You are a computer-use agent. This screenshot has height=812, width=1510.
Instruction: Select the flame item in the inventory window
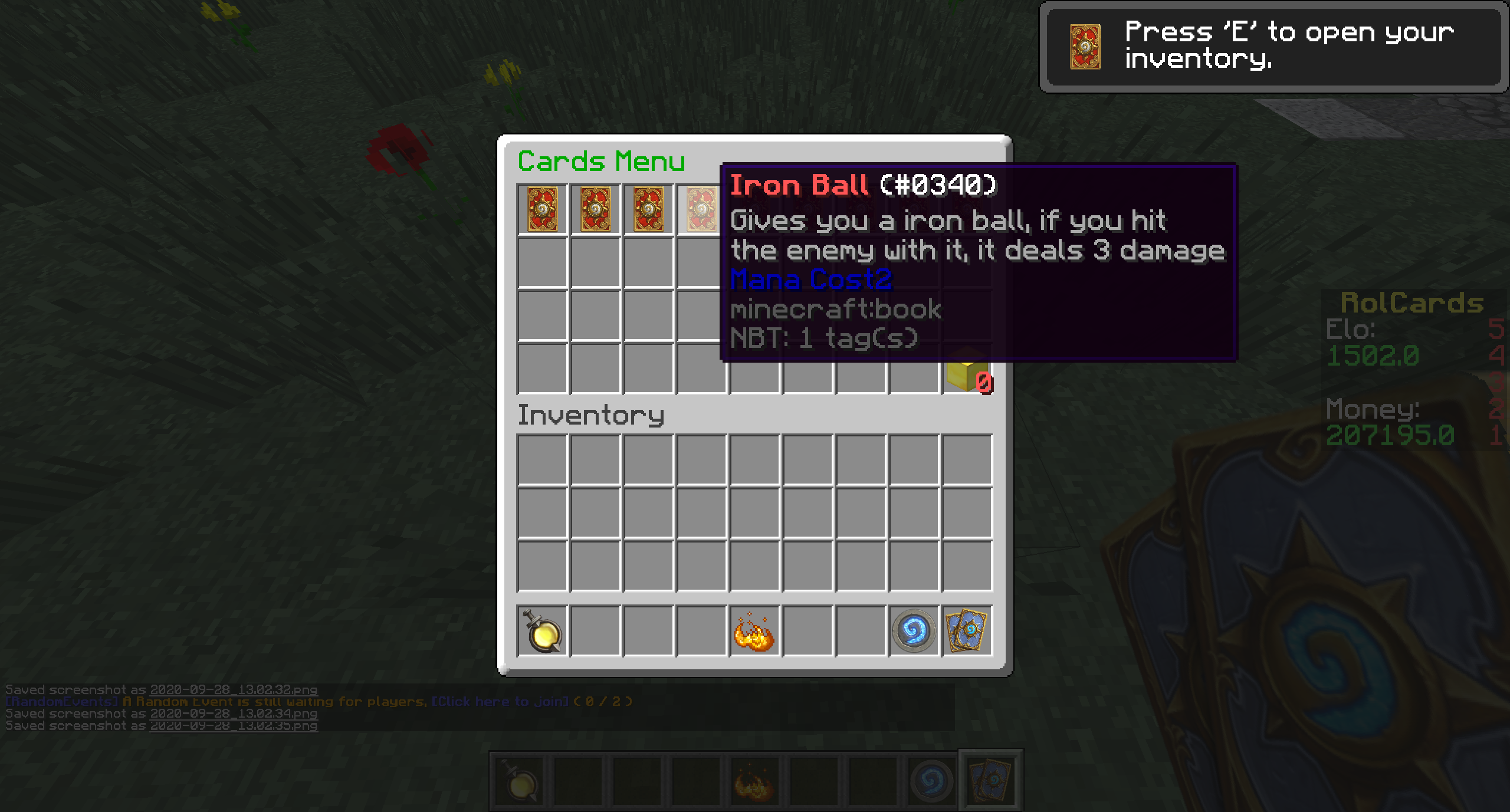pyautogui.click(x=754, y=632)
